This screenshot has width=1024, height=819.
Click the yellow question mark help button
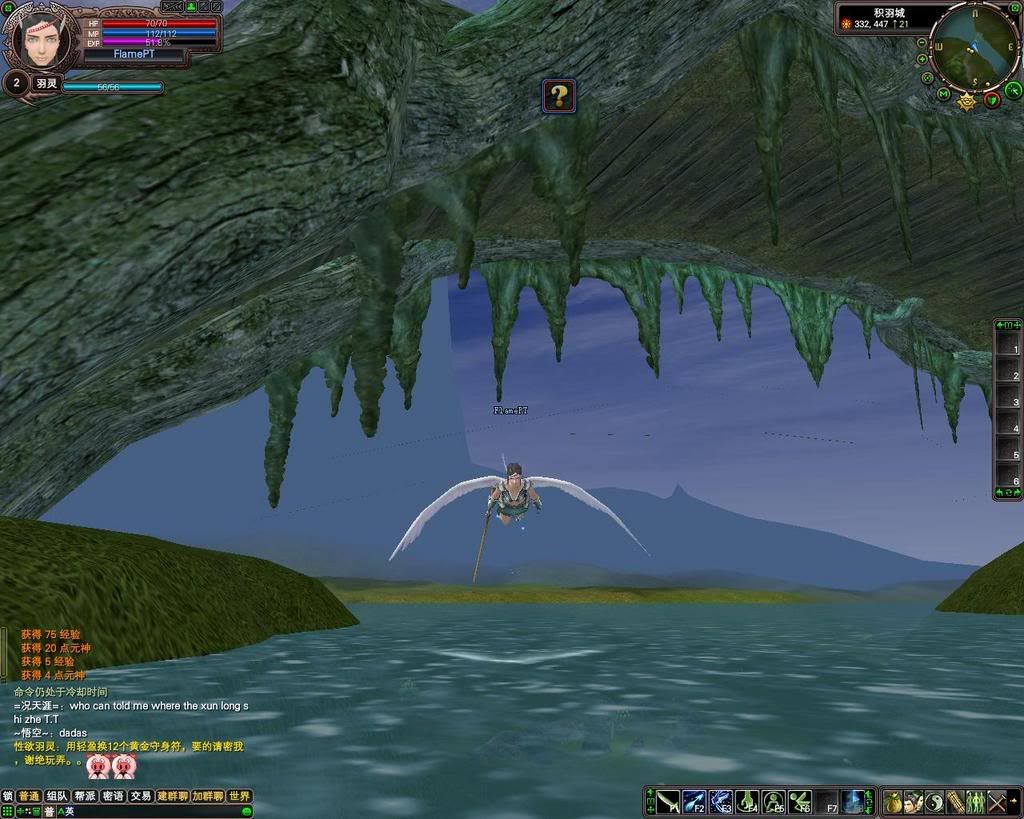point(559,96)
